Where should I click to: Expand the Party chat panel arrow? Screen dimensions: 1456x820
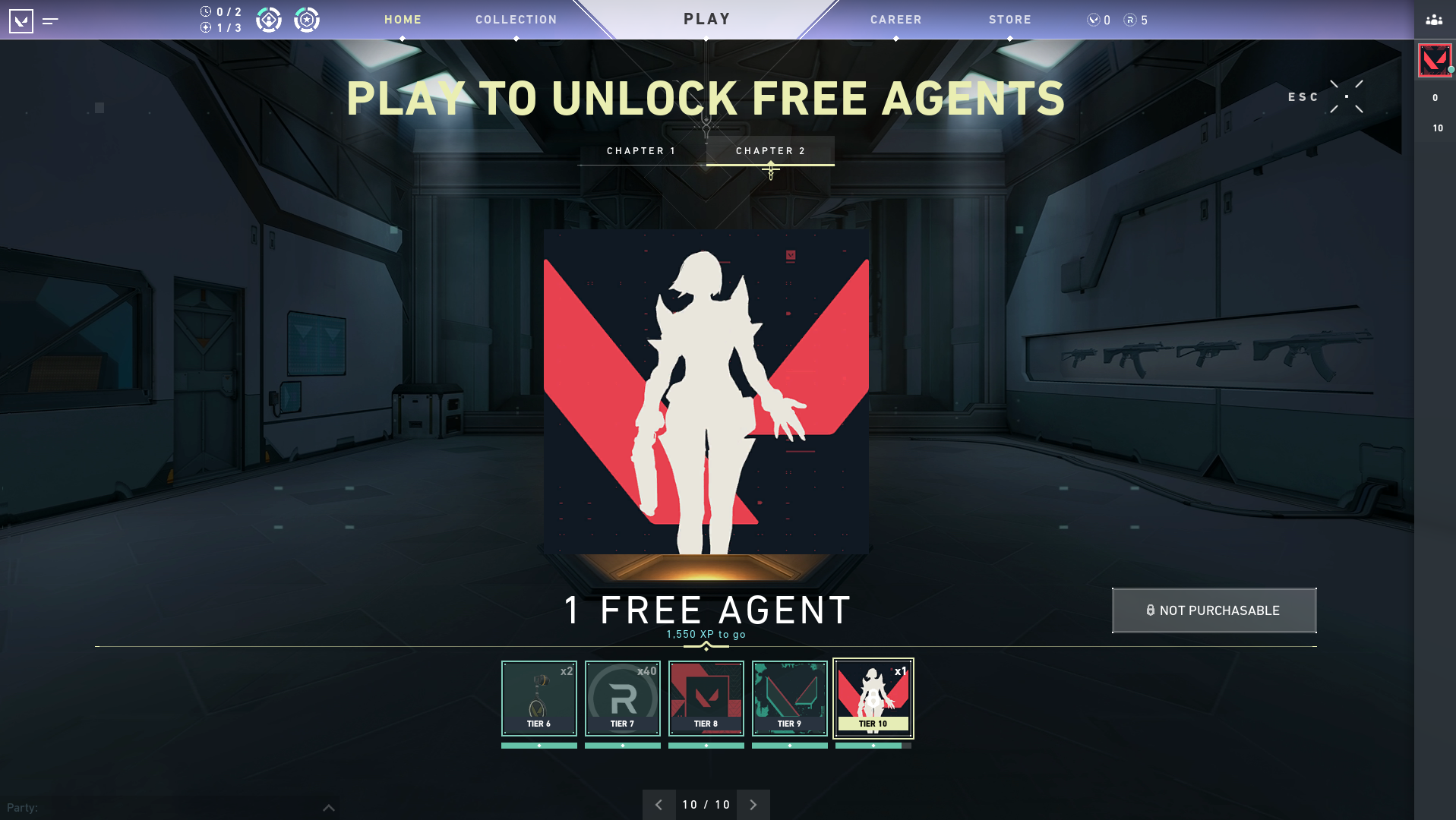(328, 808)
